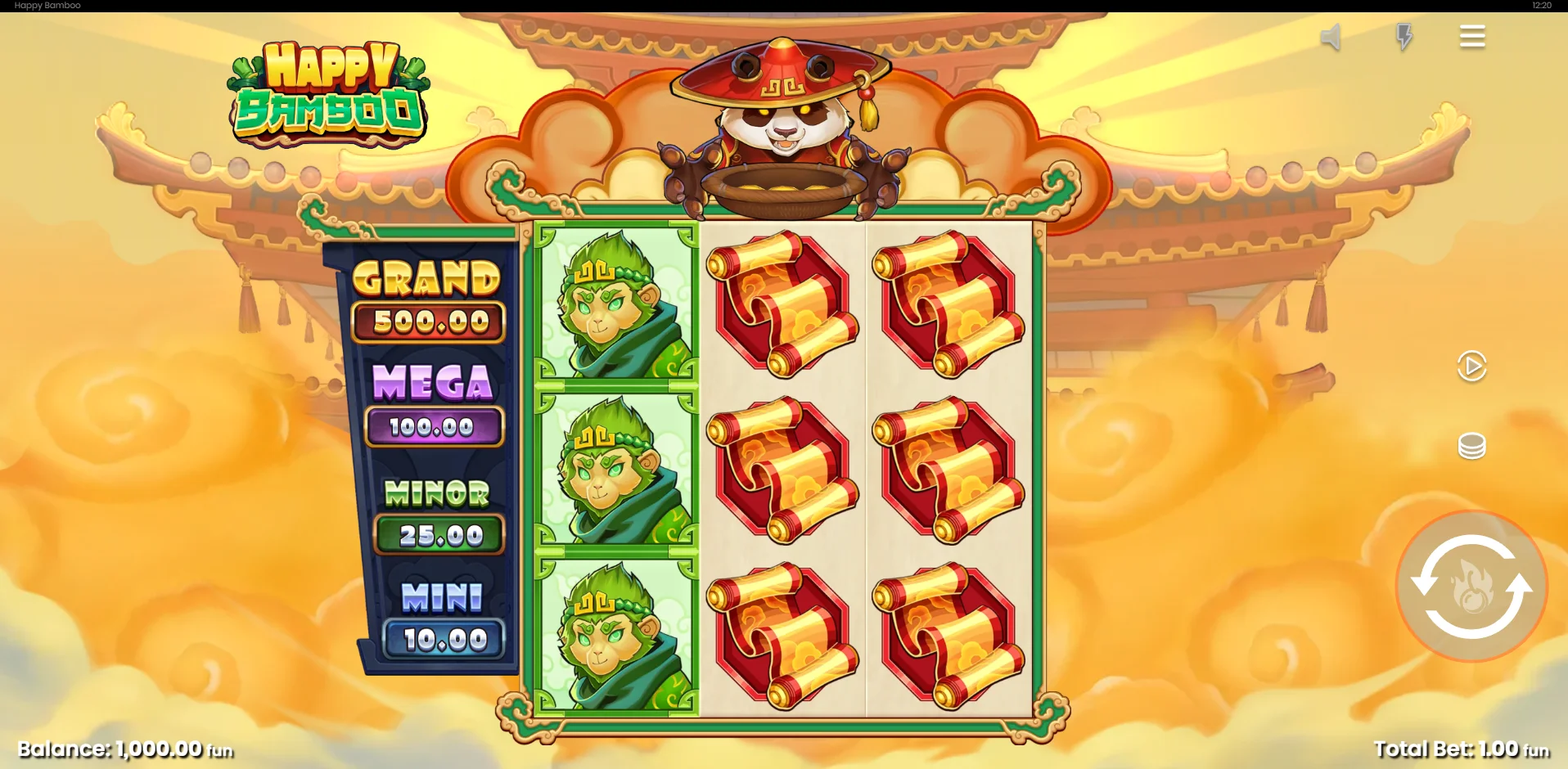The width and height of the screenshot is (1568, 769).
Task: Open the hamburger menu
Action: click(1471, 37)
